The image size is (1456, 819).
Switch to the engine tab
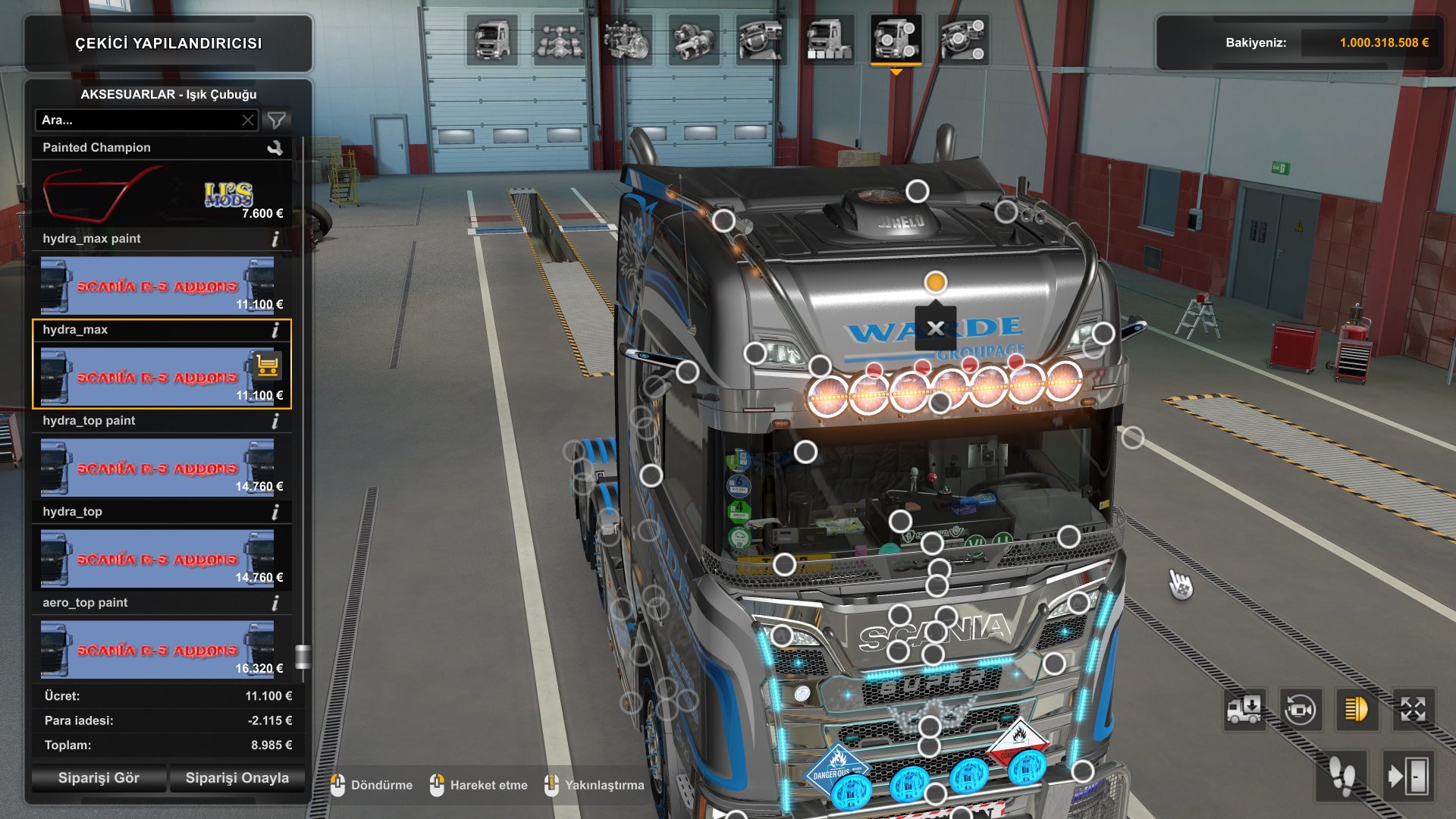pyautogui.click(x=627, y=40)
